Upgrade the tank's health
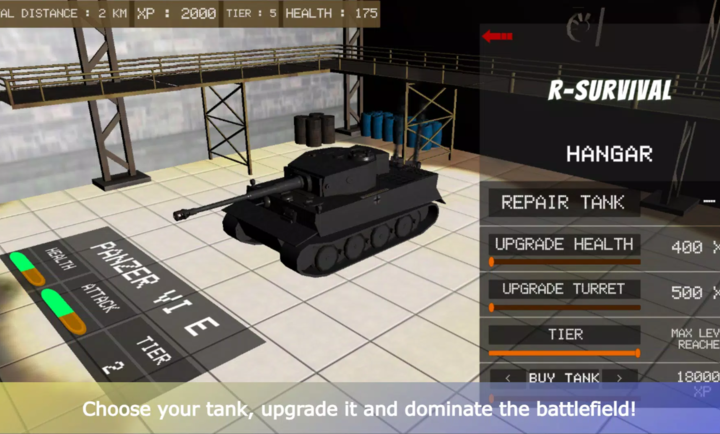Image resolution: width=720 pixels, height=434 pixels. 565,244
